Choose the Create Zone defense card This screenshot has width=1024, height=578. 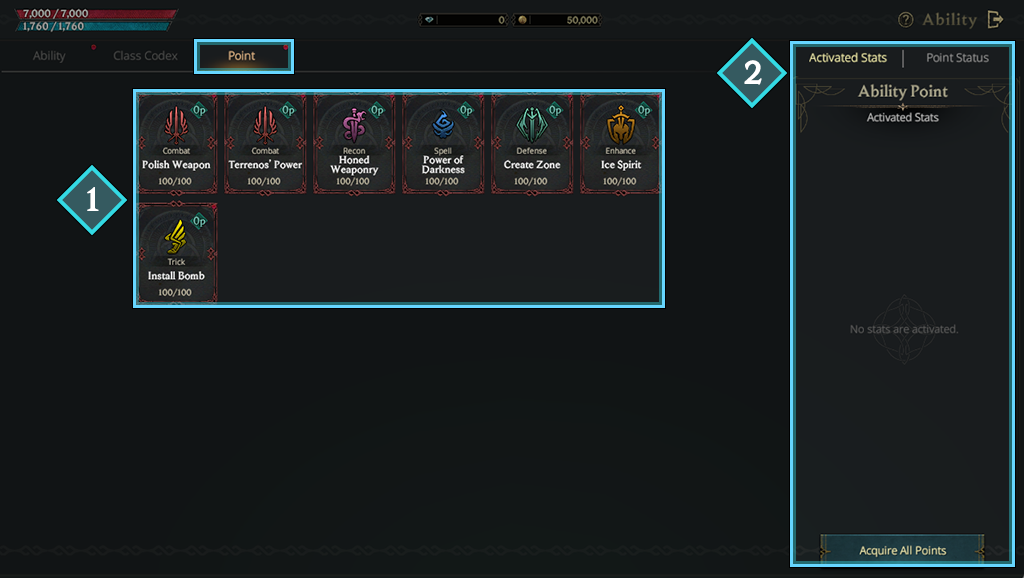(x=532, y=142)
